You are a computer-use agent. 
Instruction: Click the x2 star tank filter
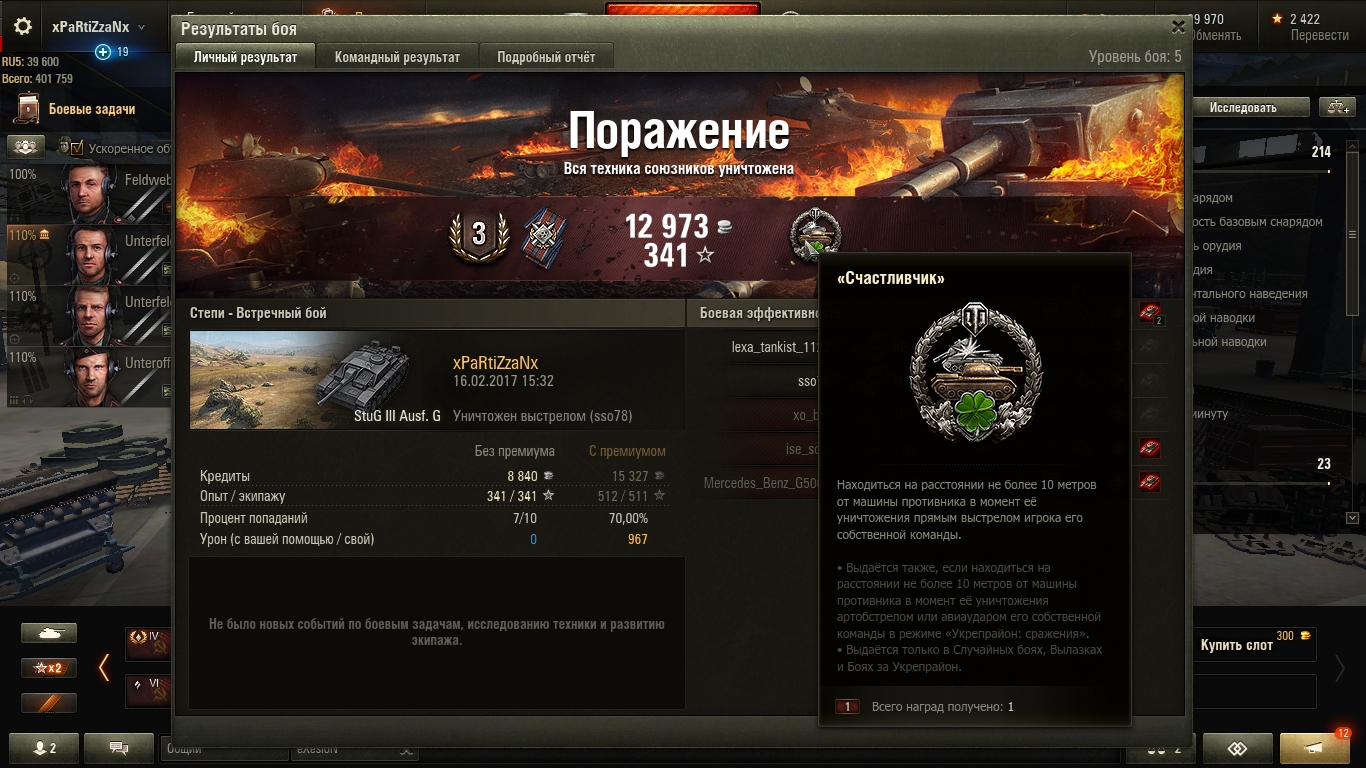49,668
